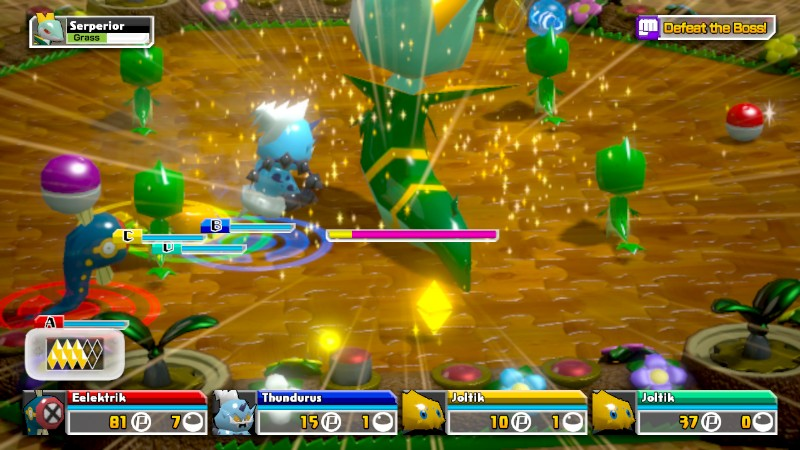Click the yellow diamond power gauge

coord(75,354)
